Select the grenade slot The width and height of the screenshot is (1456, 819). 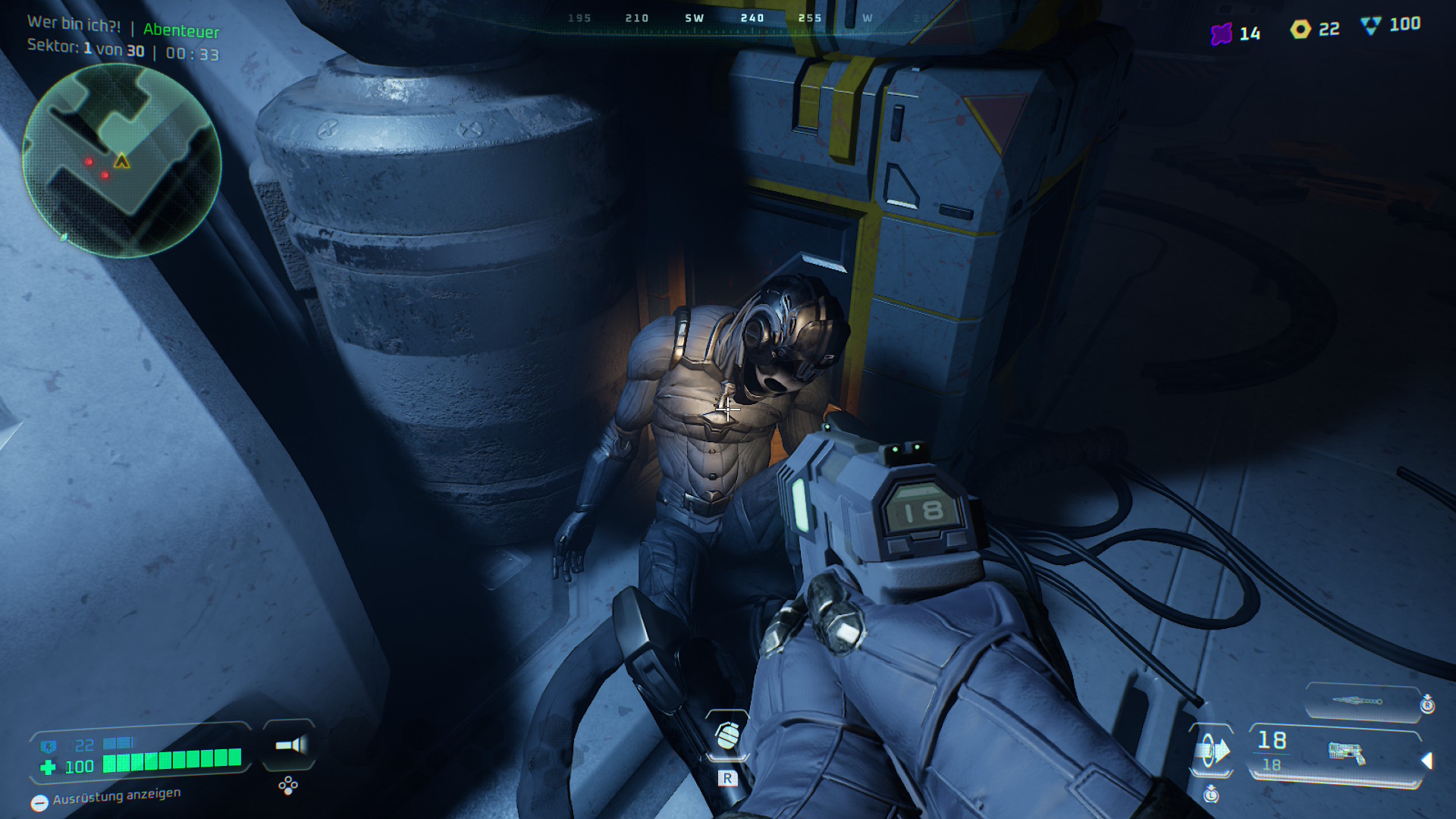727,735
